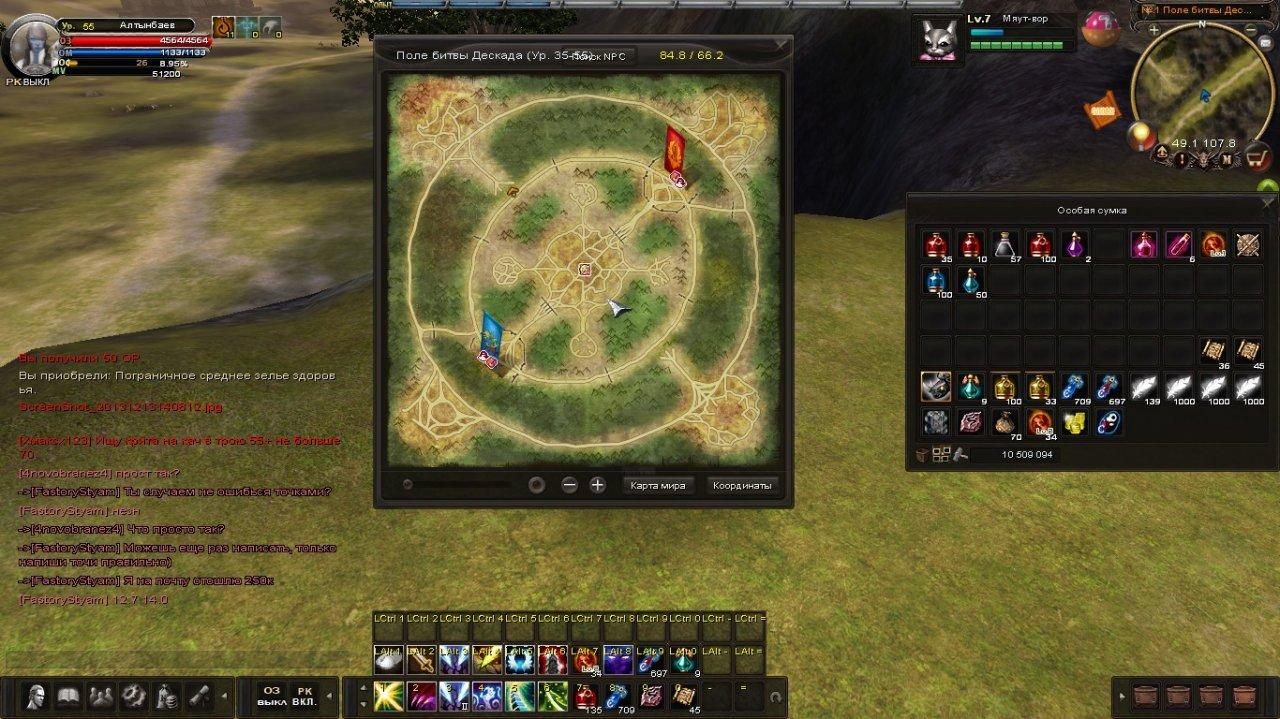Image resolution: width=1280 pixels, height=719 pixels.
Task: Zoom in the map with the plus button
Action: click(x=597, y=485)
